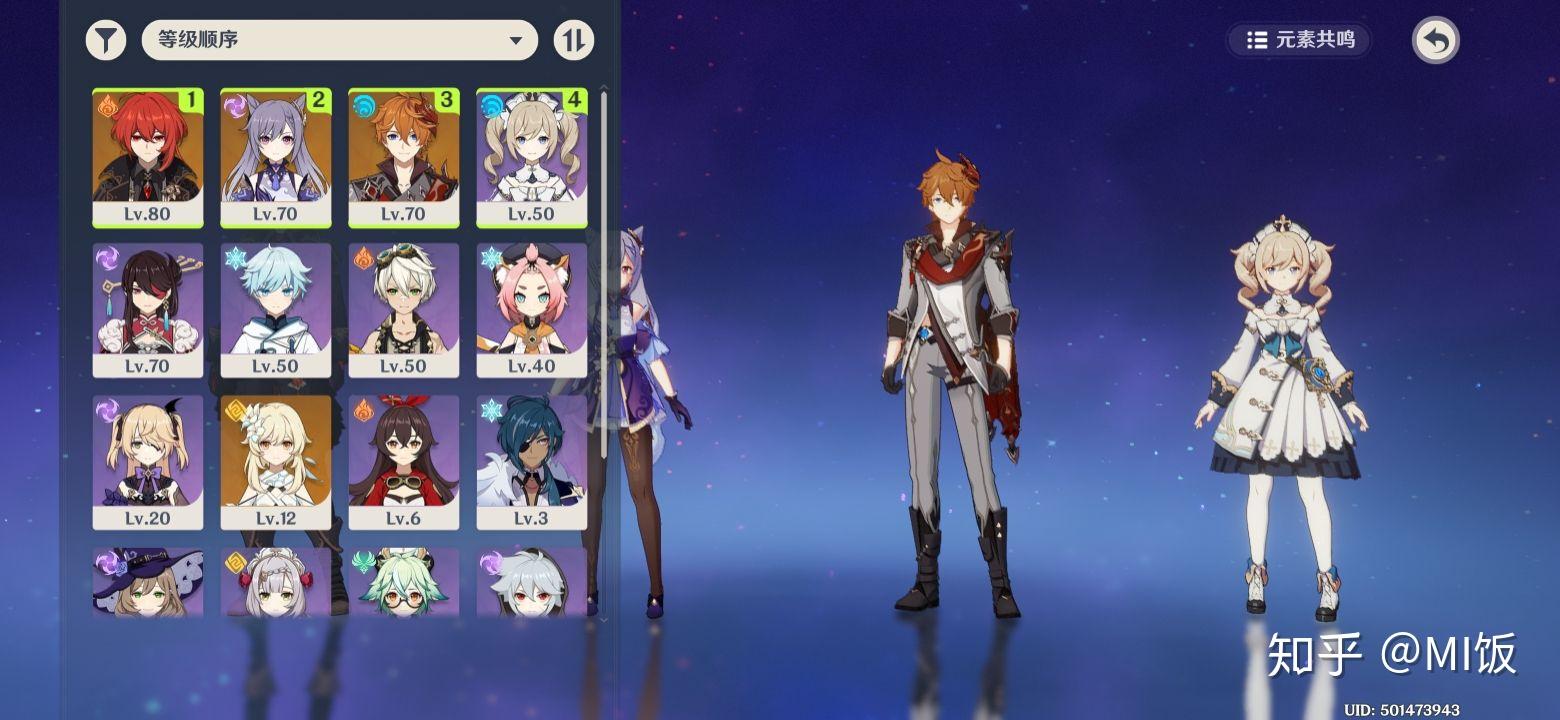Select Bennett's Lv.50 portrait card
Viewport: 1560px width, 720px height.
pyautogui.click(x=404, y=310)
